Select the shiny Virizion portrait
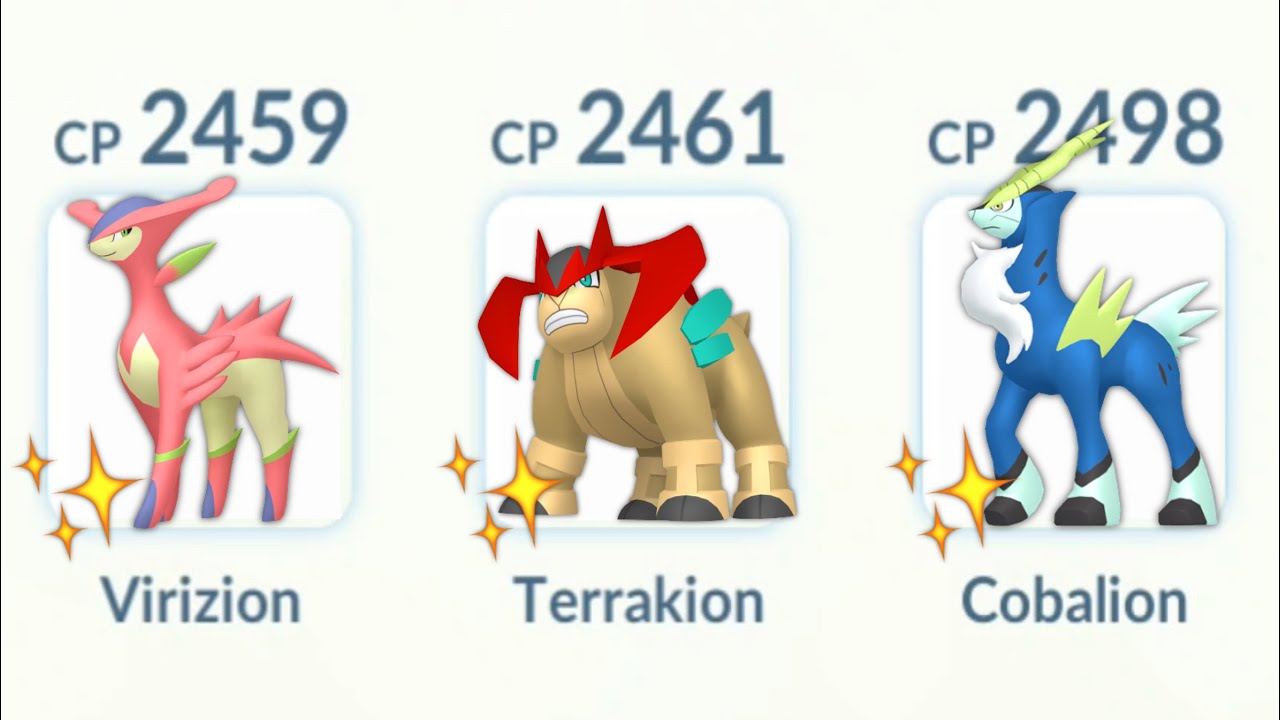 [x=190, y=360]
